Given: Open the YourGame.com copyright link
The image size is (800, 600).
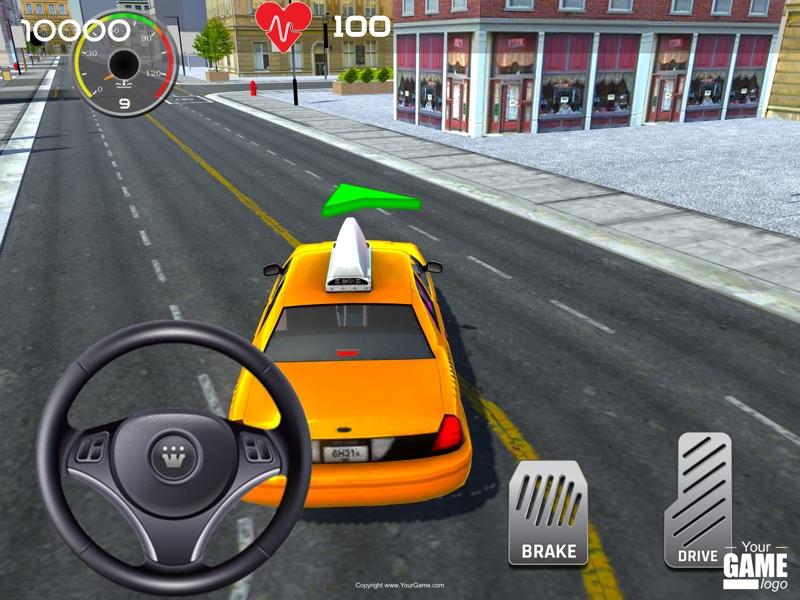Looking at the screenshot, I should pos(400,585).
